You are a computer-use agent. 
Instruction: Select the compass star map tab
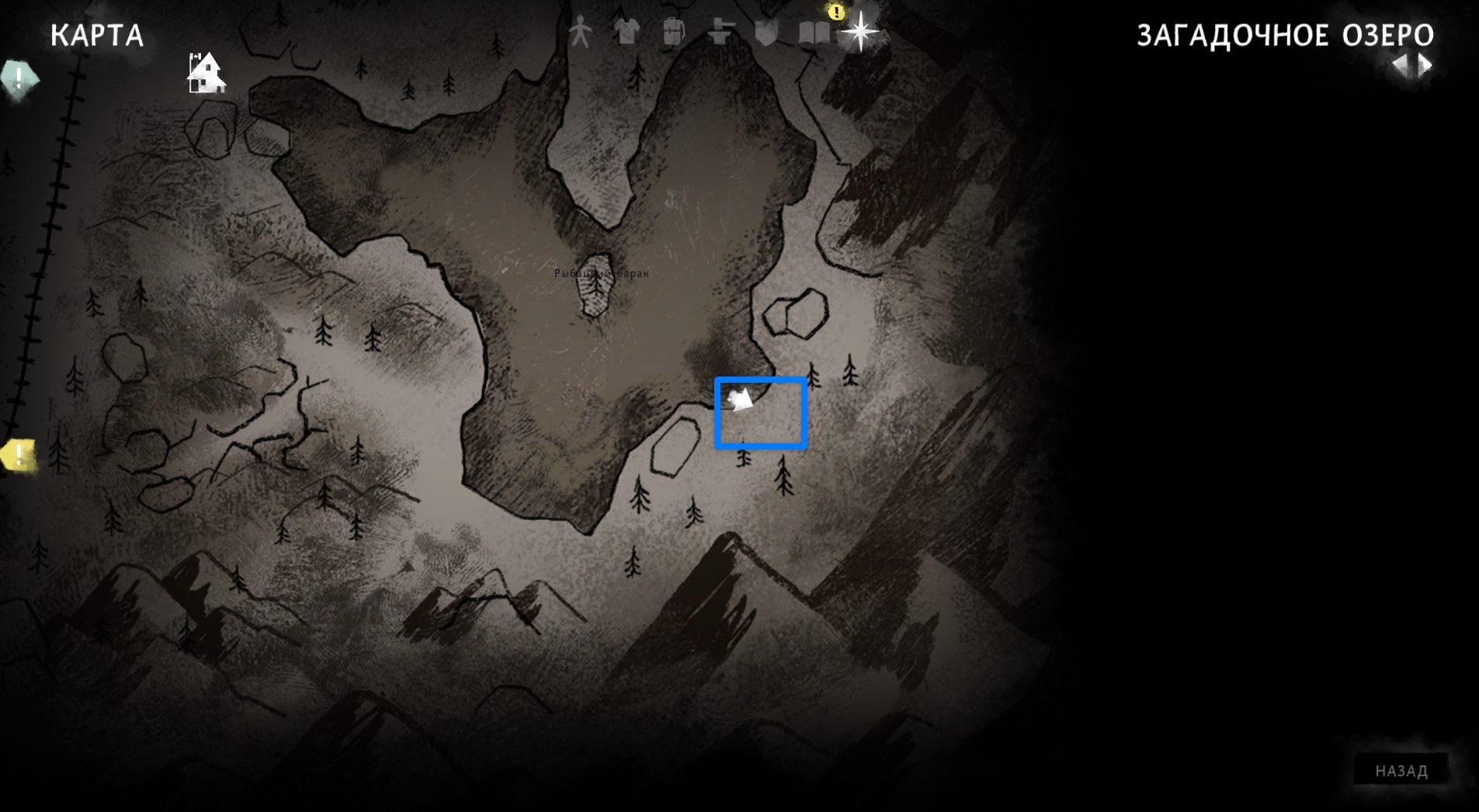click(x=860, y=33)
